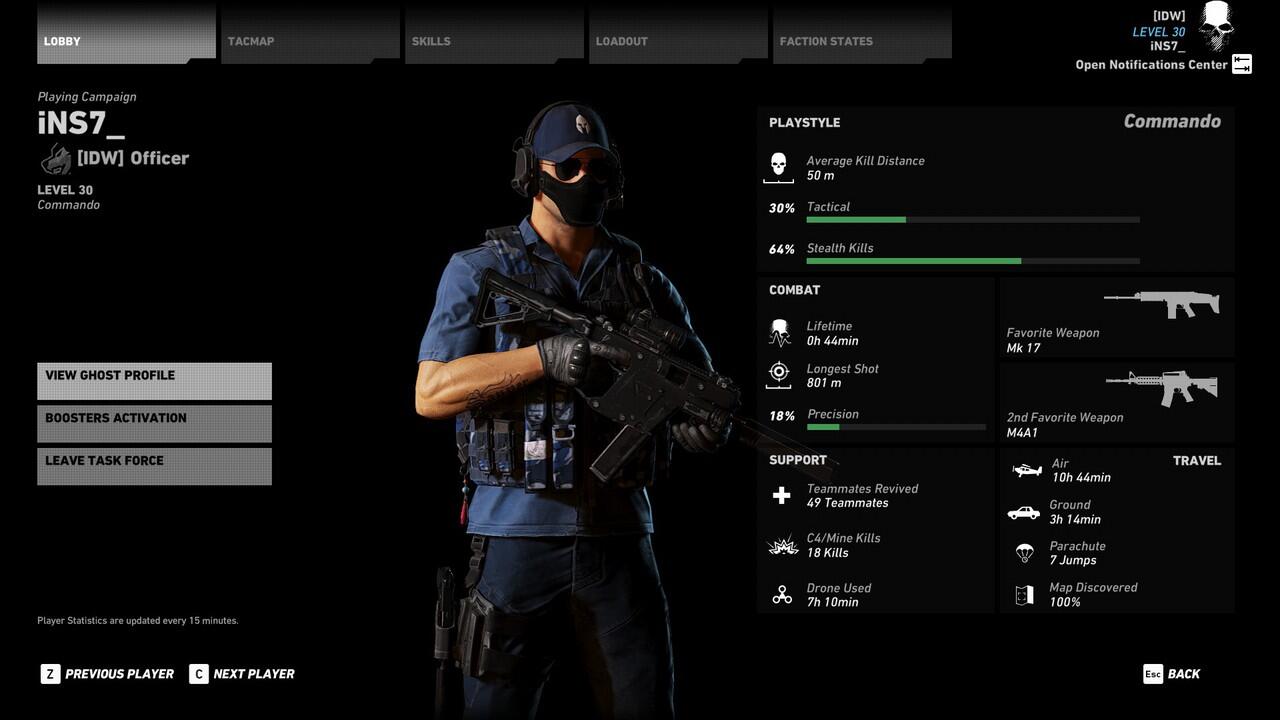Go back from the lobby screen

click(1172, 674)
